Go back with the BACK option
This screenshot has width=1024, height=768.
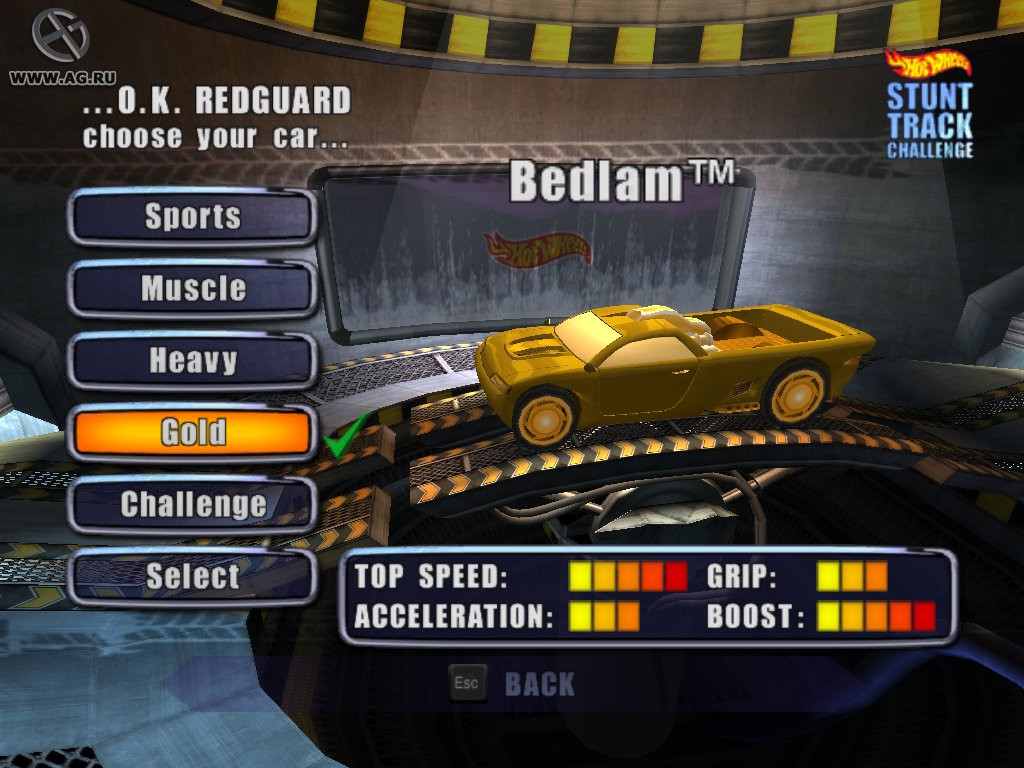tap(539, 684)
